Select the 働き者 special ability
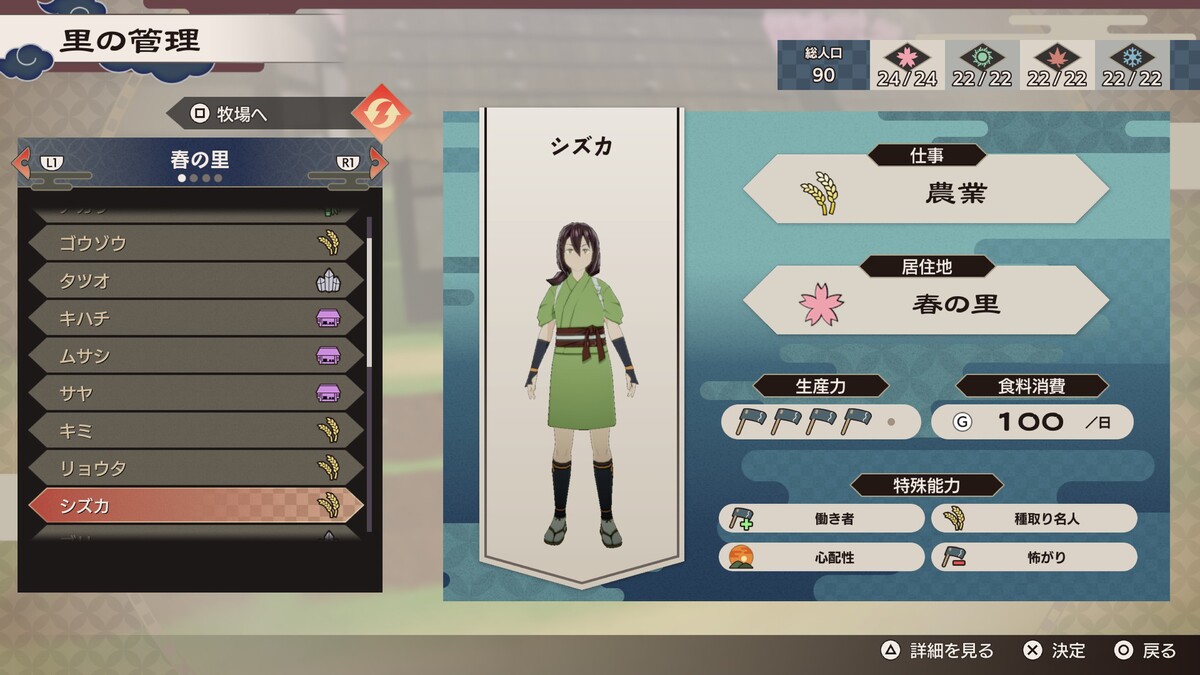The width and height of the screenshot is (1200, 675). point(821,519)
